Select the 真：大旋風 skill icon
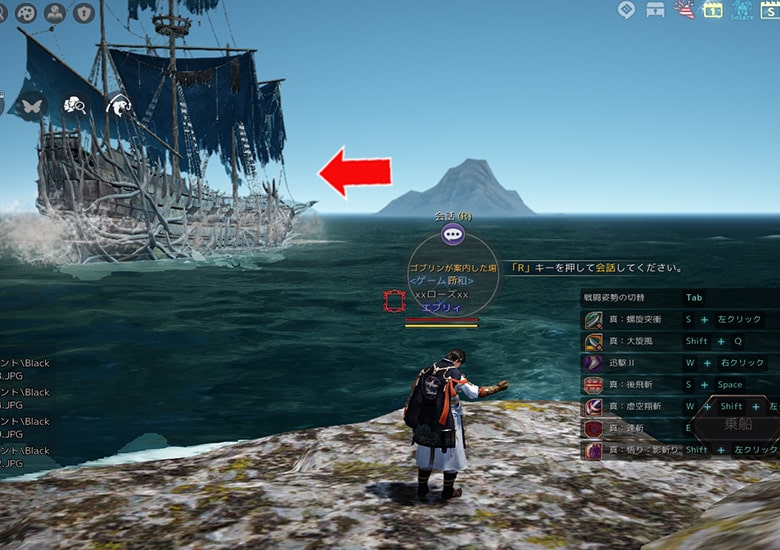The width and height of the screenshot is (780, 550). tap(593, 341)
